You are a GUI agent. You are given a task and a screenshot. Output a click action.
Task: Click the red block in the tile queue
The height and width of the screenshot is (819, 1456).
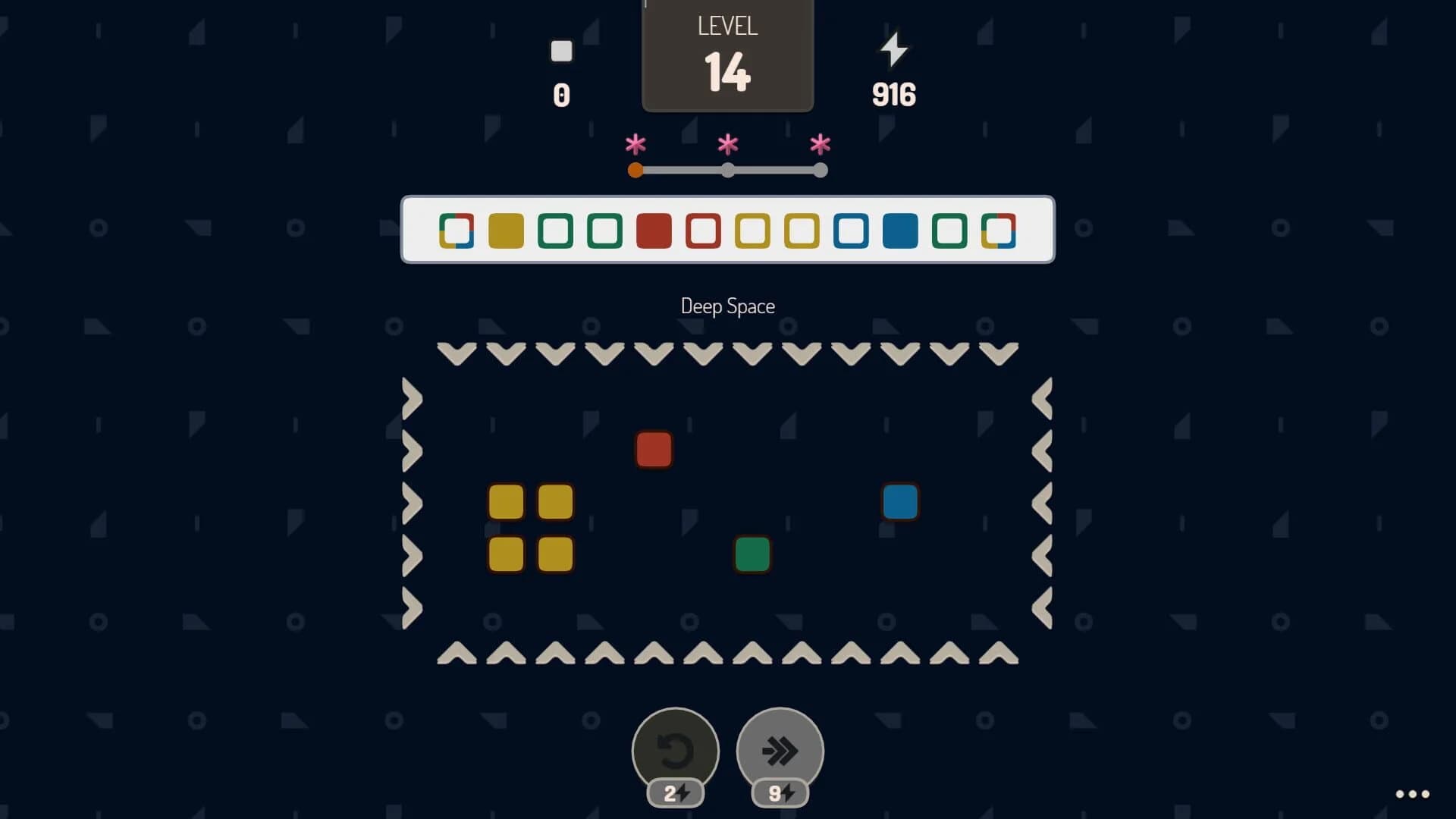coord(654,230)
